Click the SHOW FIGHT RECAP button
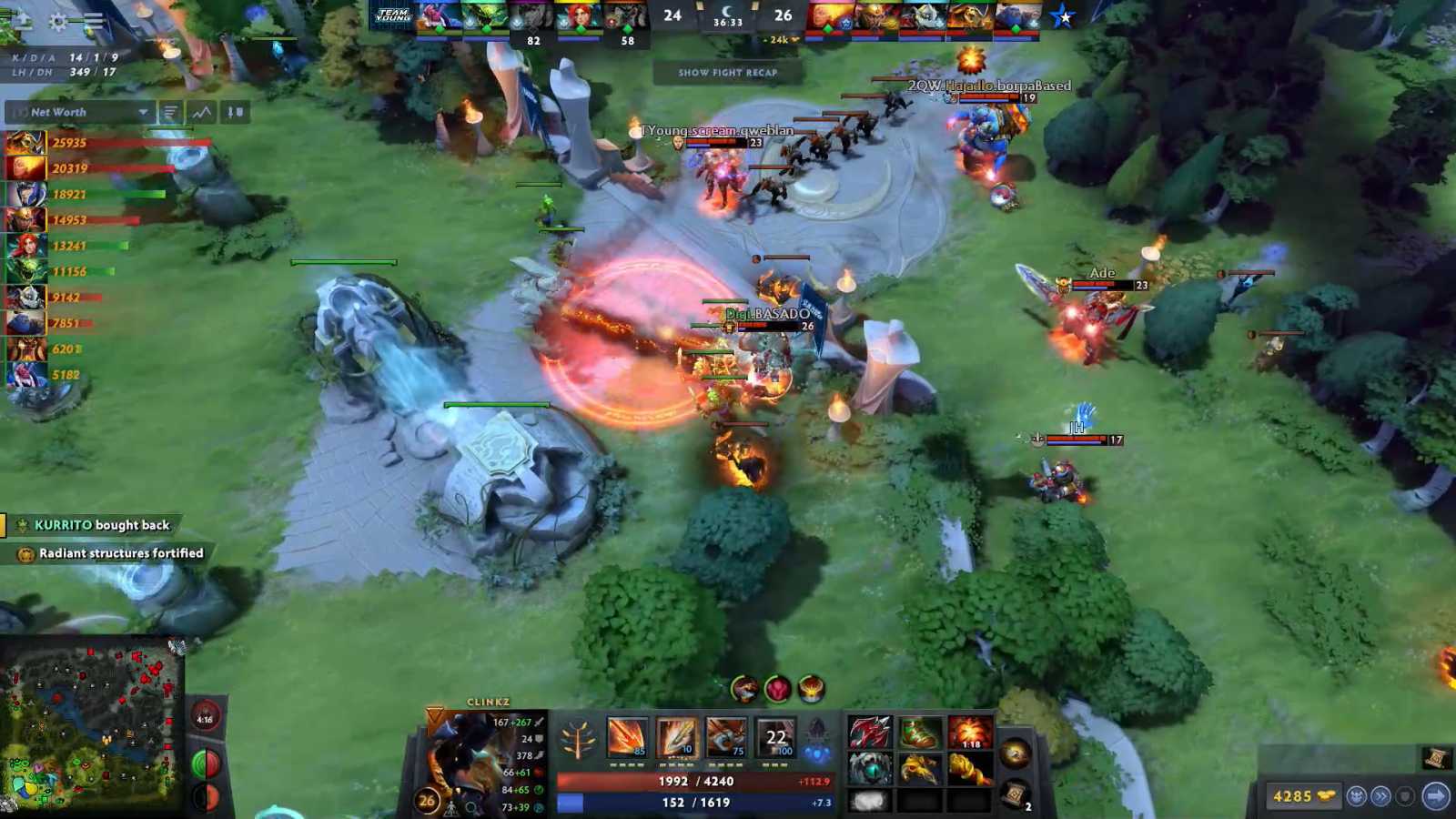 [x=727, y=74]
